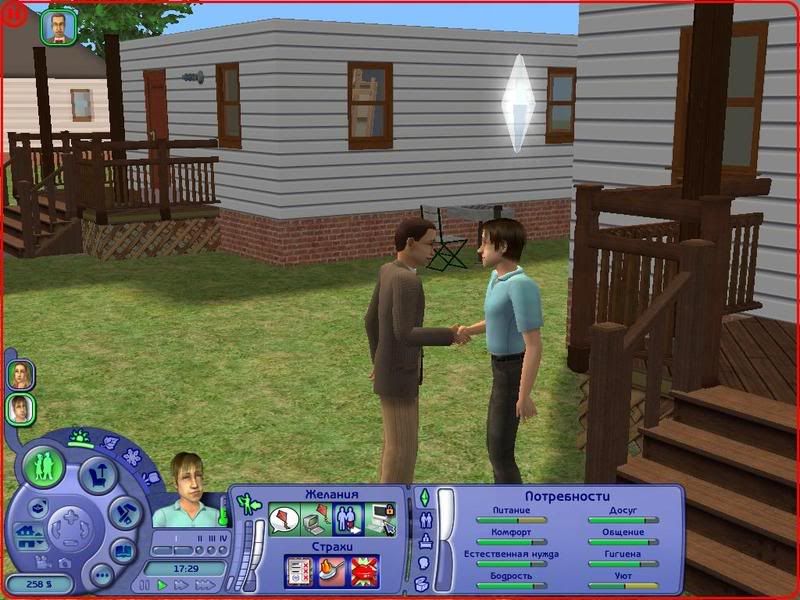
Task: Click the active male Sim portrait in sidebar
Action: (x=20, y=408)
